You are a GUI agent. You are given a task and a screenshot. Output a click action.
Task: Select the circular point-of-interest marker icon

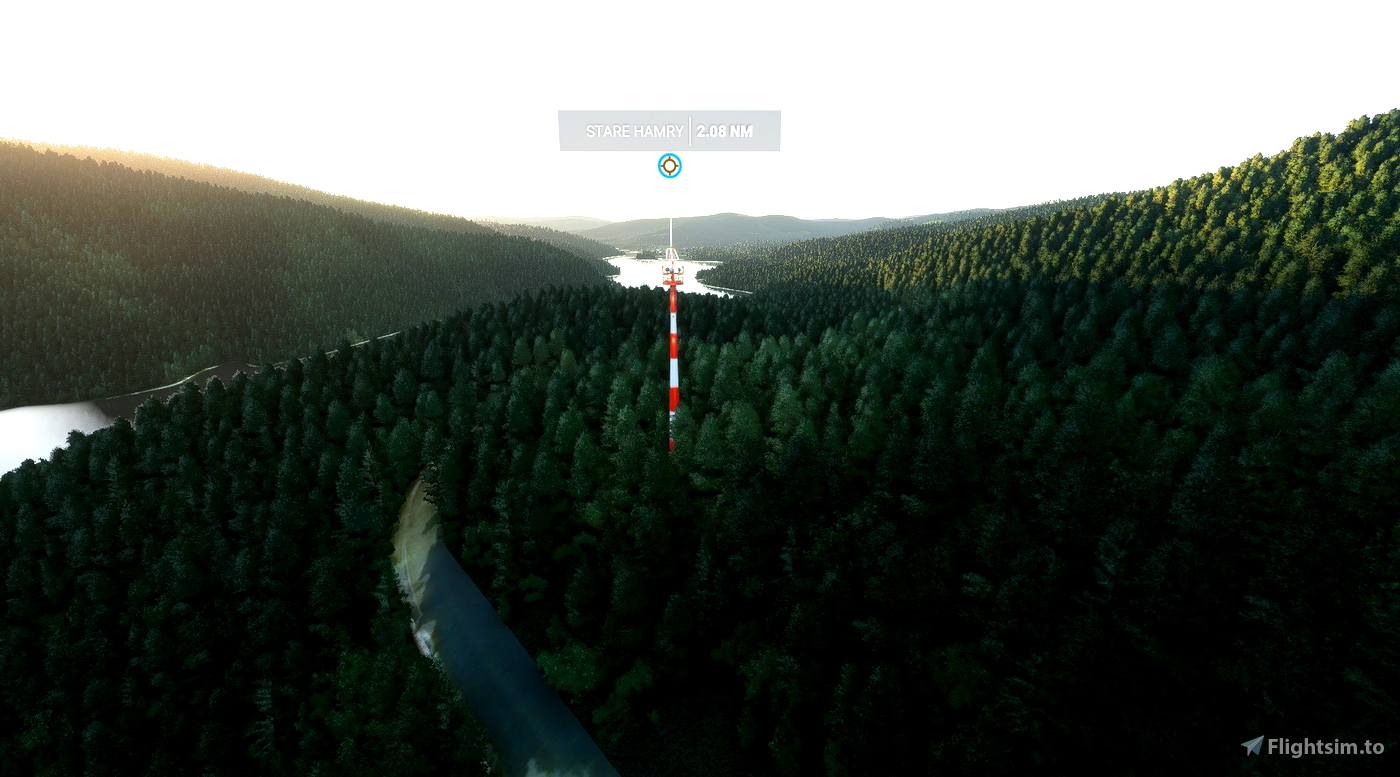click(x=669, y=166)
